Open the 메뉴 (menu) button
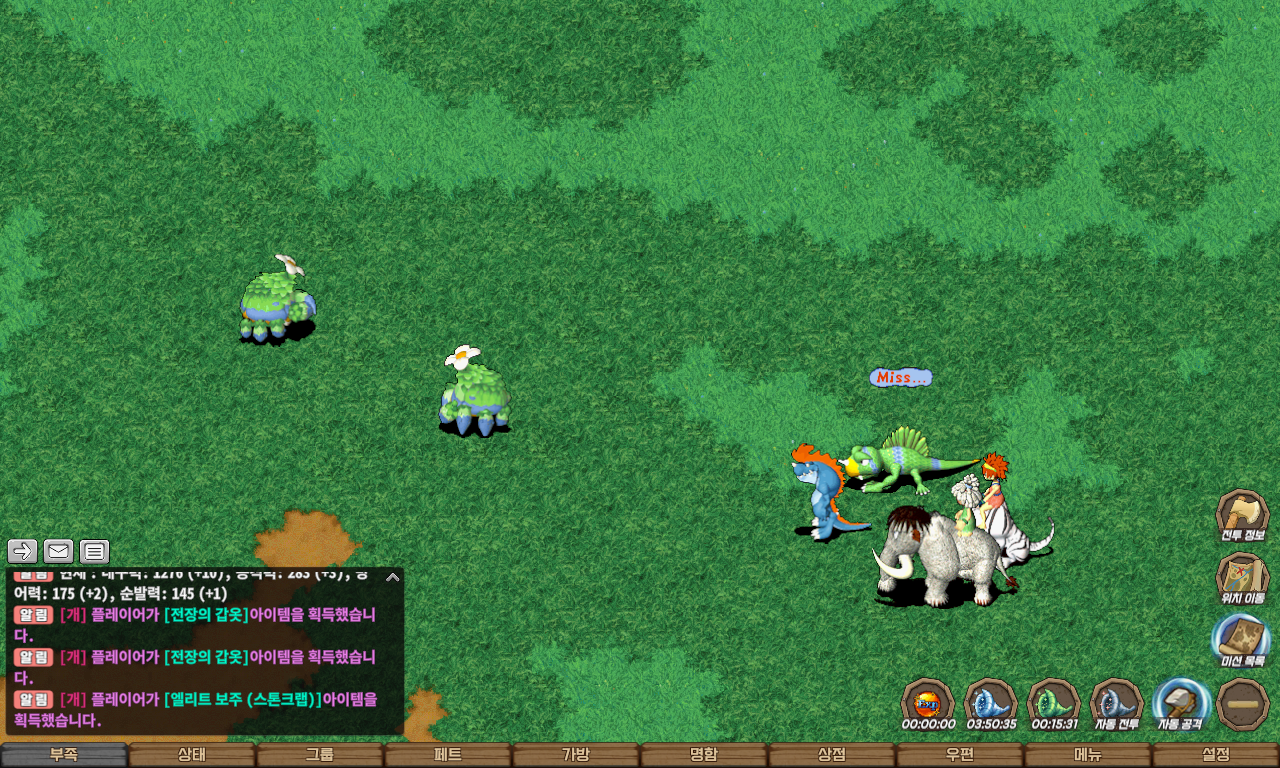 (x=1088, y=755)
